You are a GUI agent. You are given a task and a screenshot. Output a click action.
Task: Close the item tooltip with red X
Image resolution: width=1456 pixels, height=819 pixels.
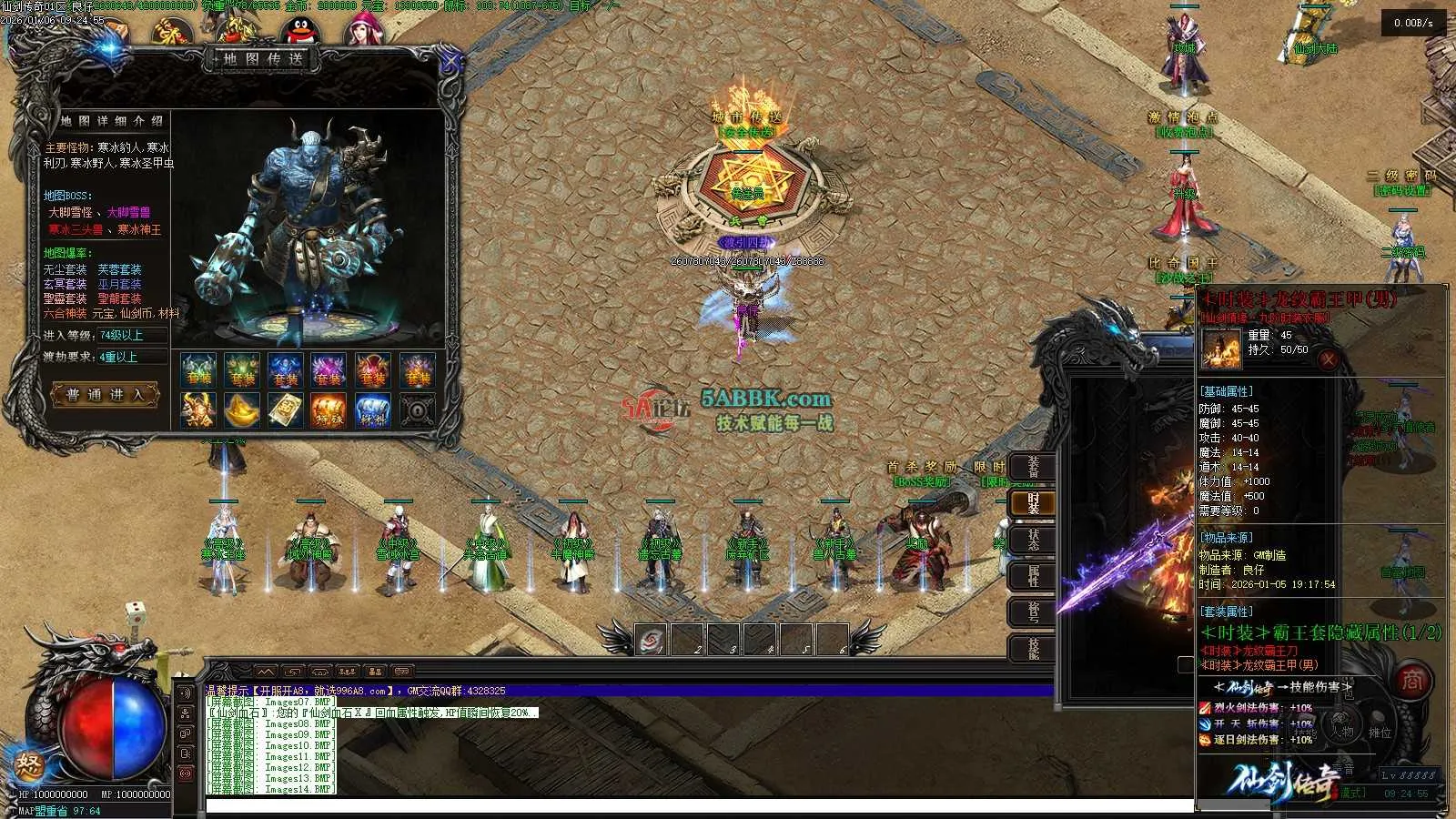pyautogui.click(x=1328, y=359)
